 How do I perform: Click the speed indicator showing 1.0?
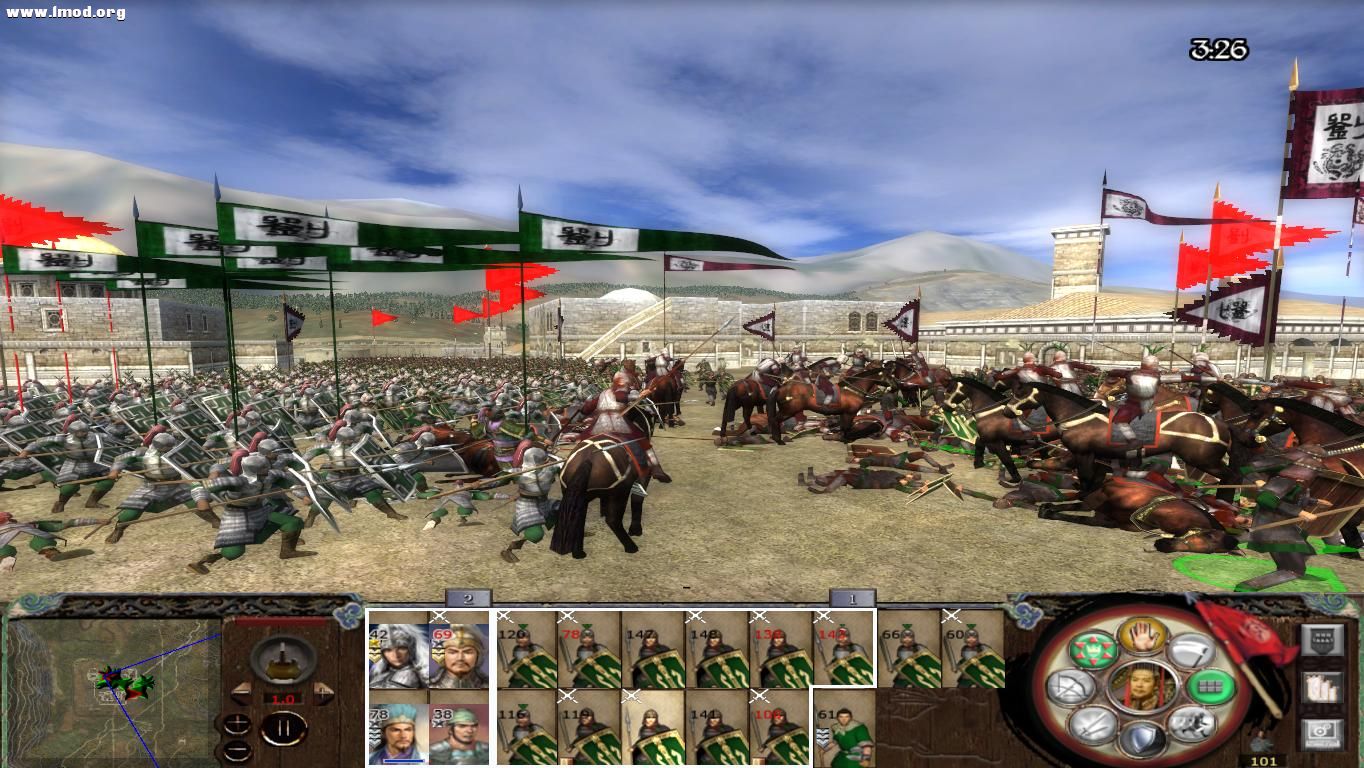coord(283,698)
